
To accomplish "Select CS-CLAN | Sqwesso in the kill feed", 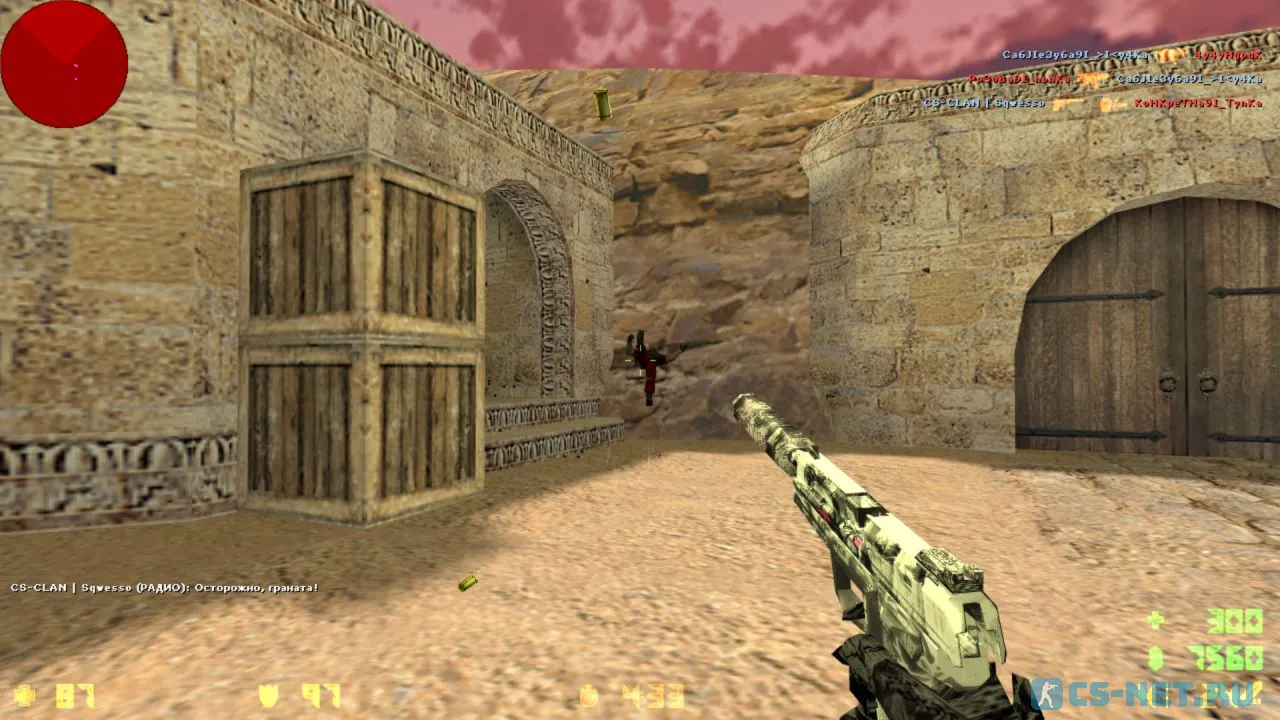I will pyautogui.click(x=983, y=102).
